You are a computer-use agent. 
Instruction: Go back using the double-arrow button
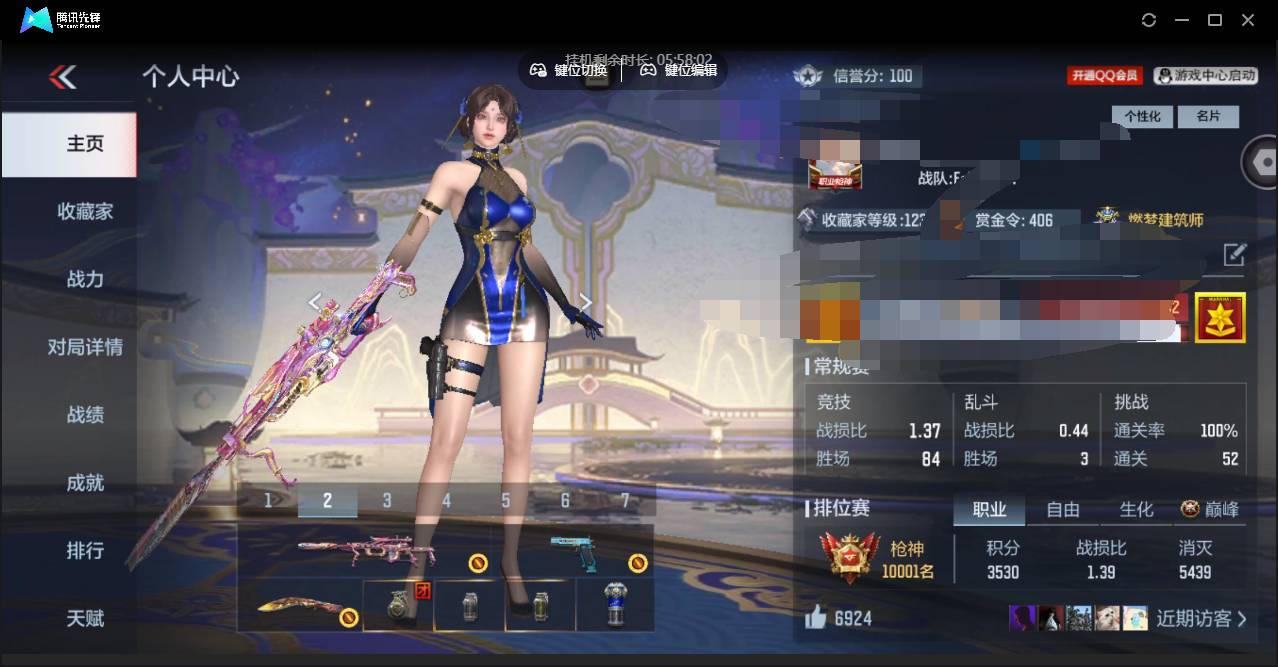pos(62,77)
